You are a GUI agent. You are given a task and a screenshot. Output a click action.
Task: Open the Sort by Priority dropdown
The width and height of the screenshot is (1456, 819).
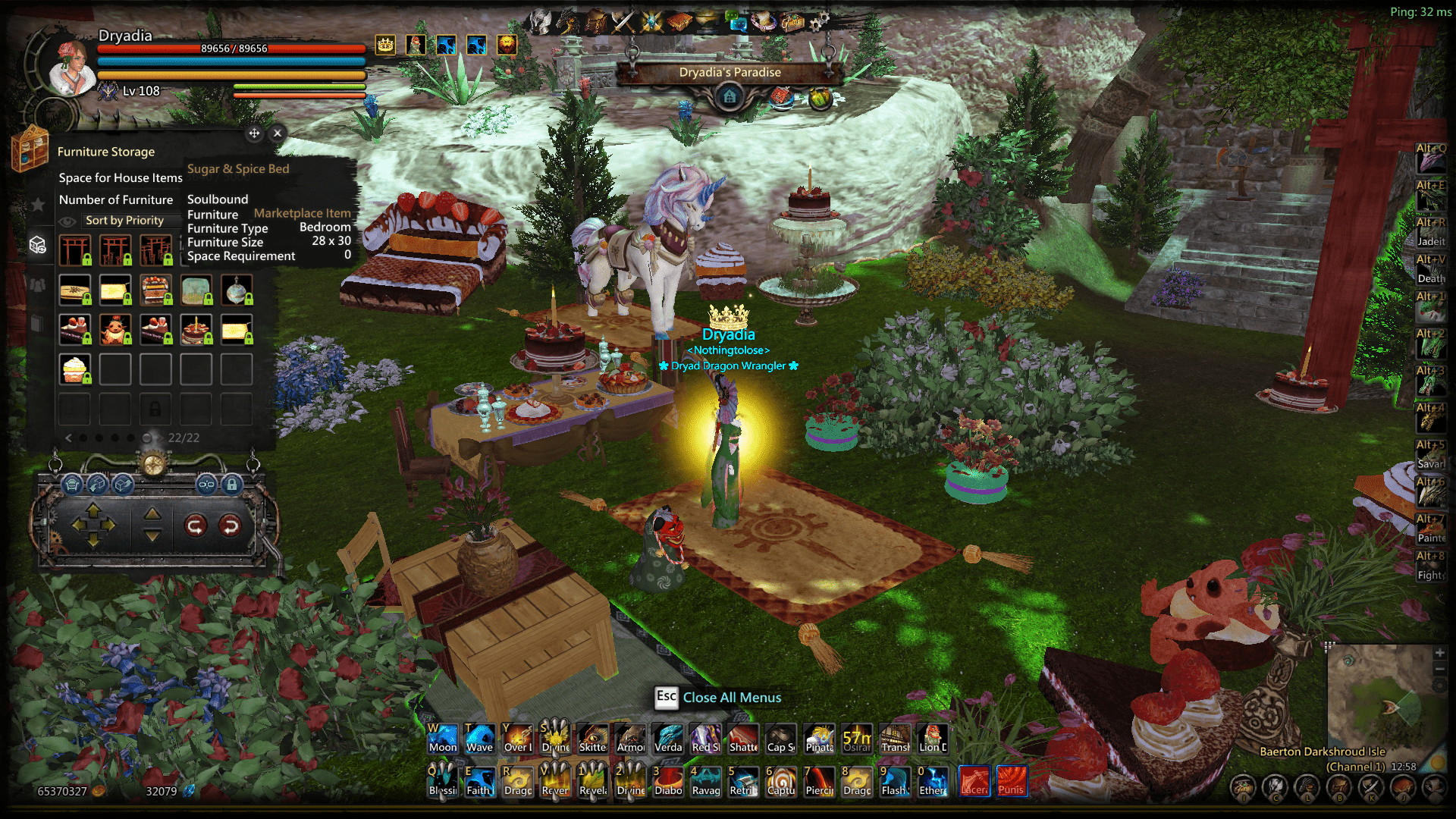click(124, 221)
